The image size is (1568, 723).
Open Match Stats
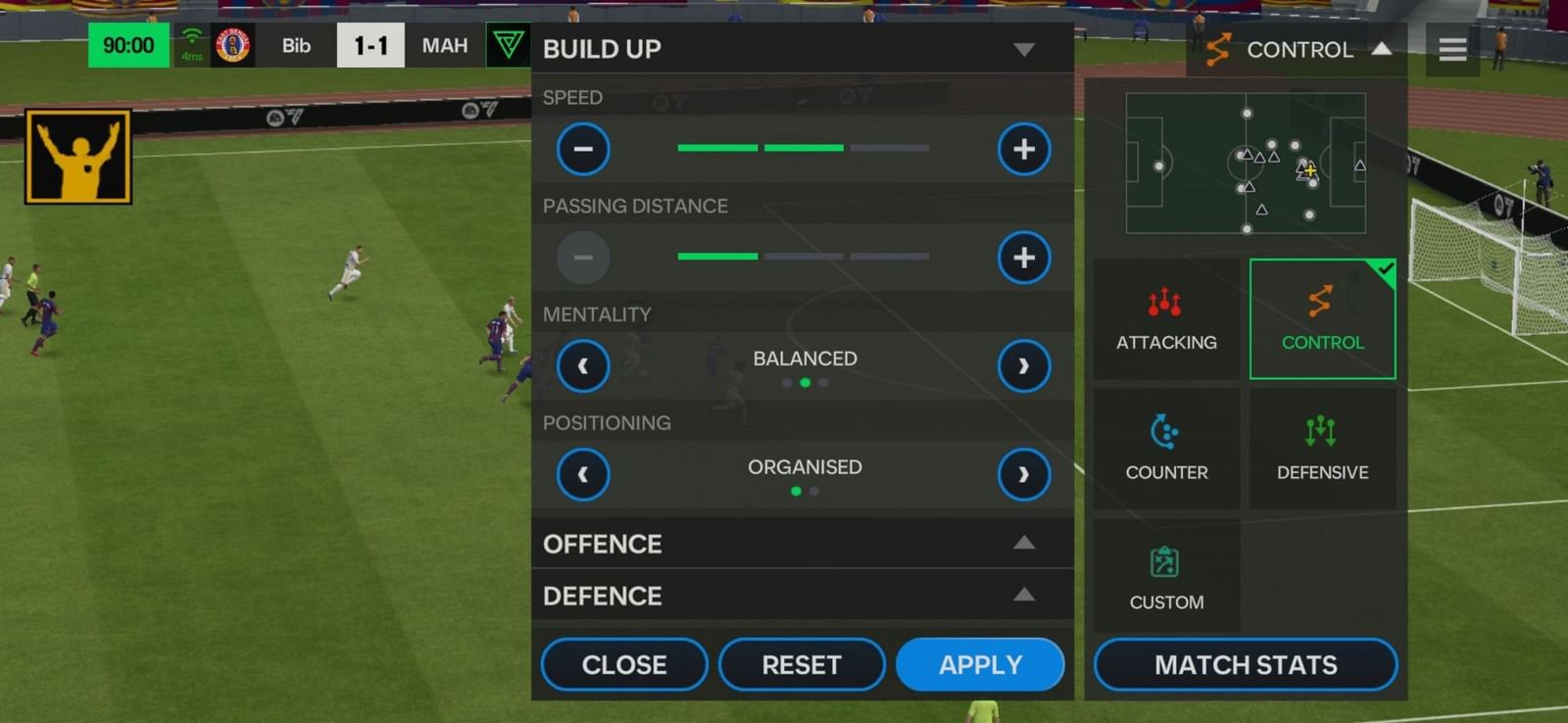[x=1245, y=664]
